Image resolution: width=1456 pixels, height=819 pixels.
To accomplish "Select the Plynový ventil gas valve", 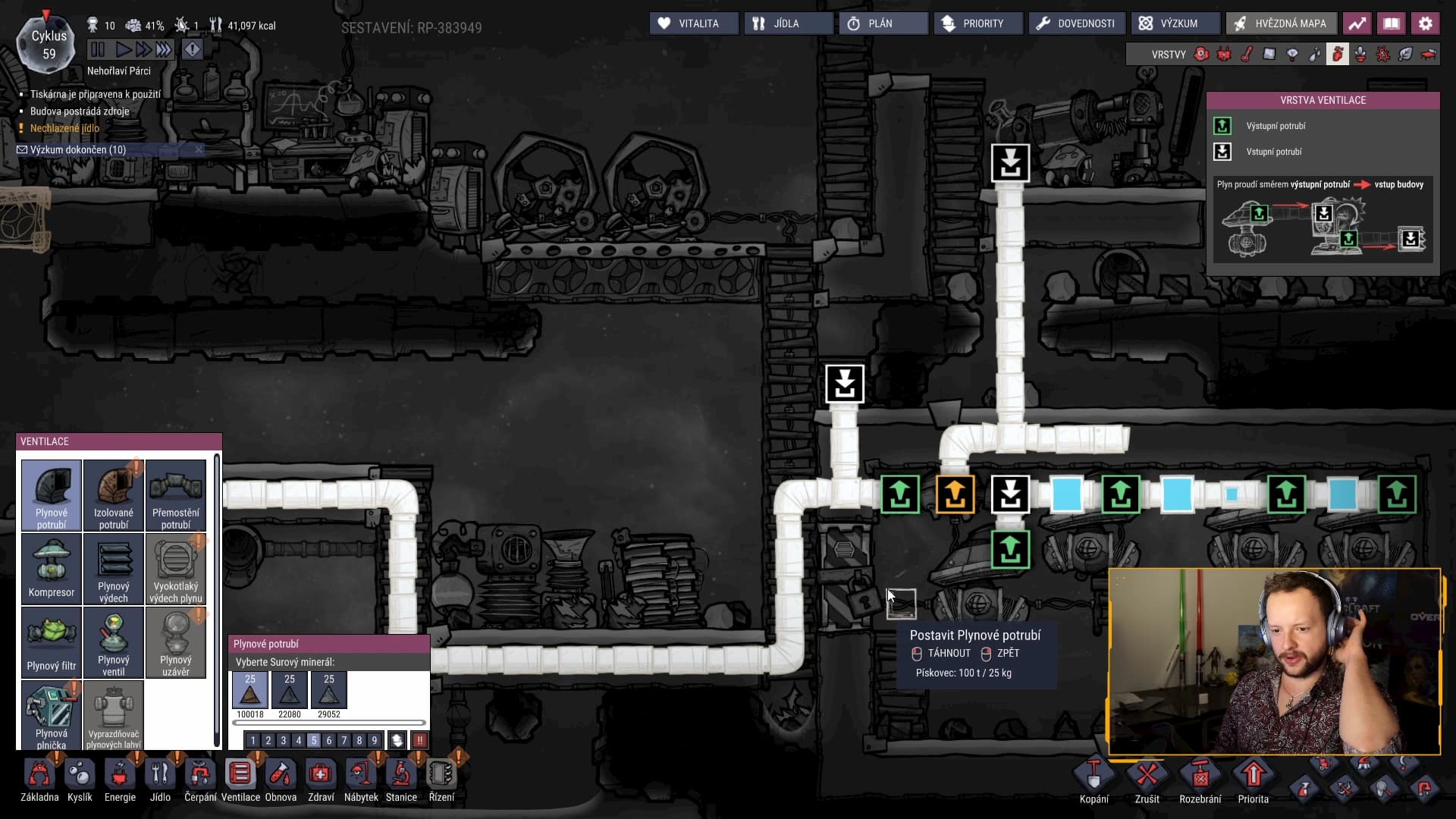I will tap(114, 642).
